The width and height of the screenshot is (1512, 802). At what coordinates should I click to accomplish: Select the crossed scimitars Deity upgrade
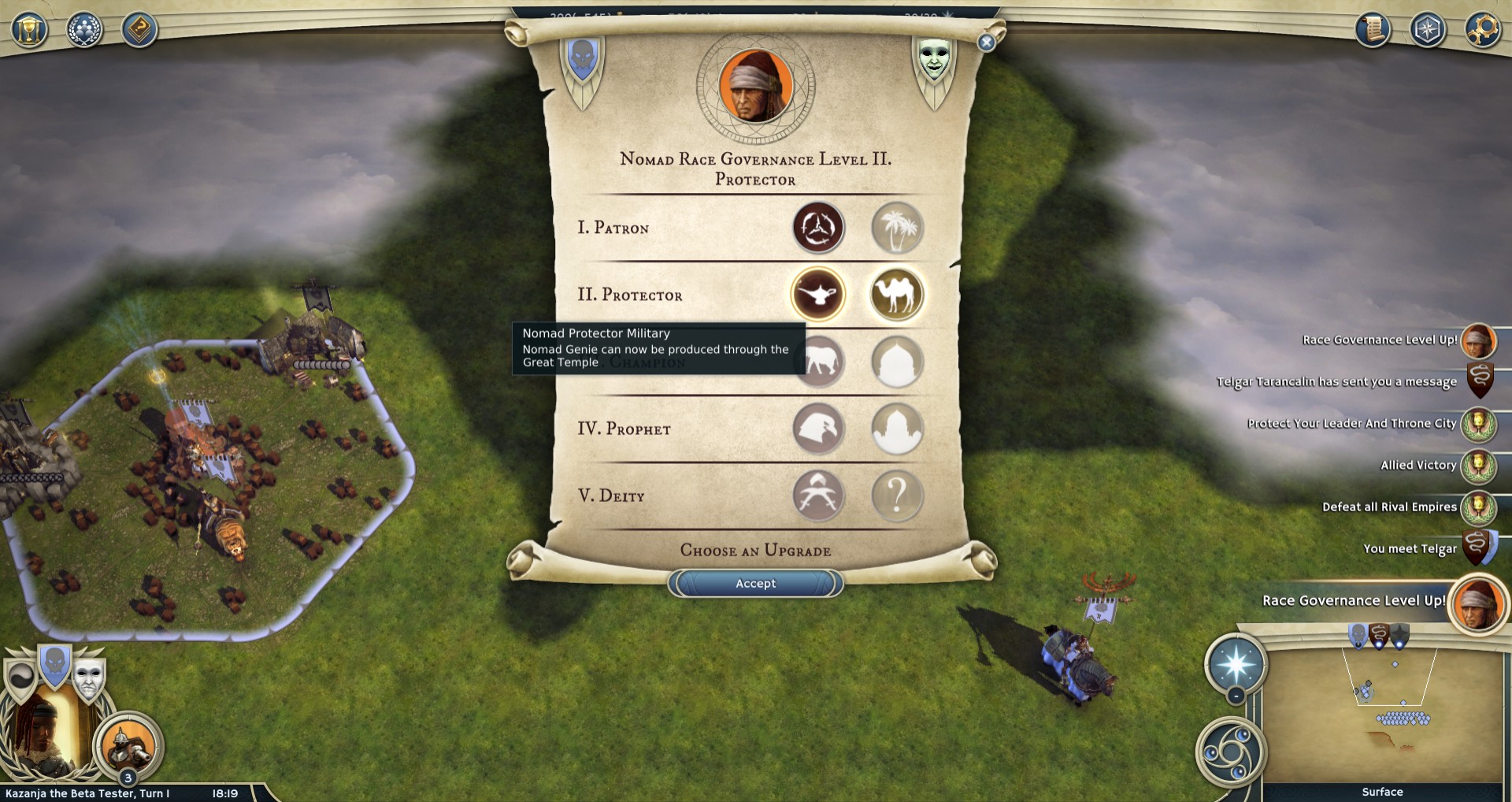click(x=818, y=496)
